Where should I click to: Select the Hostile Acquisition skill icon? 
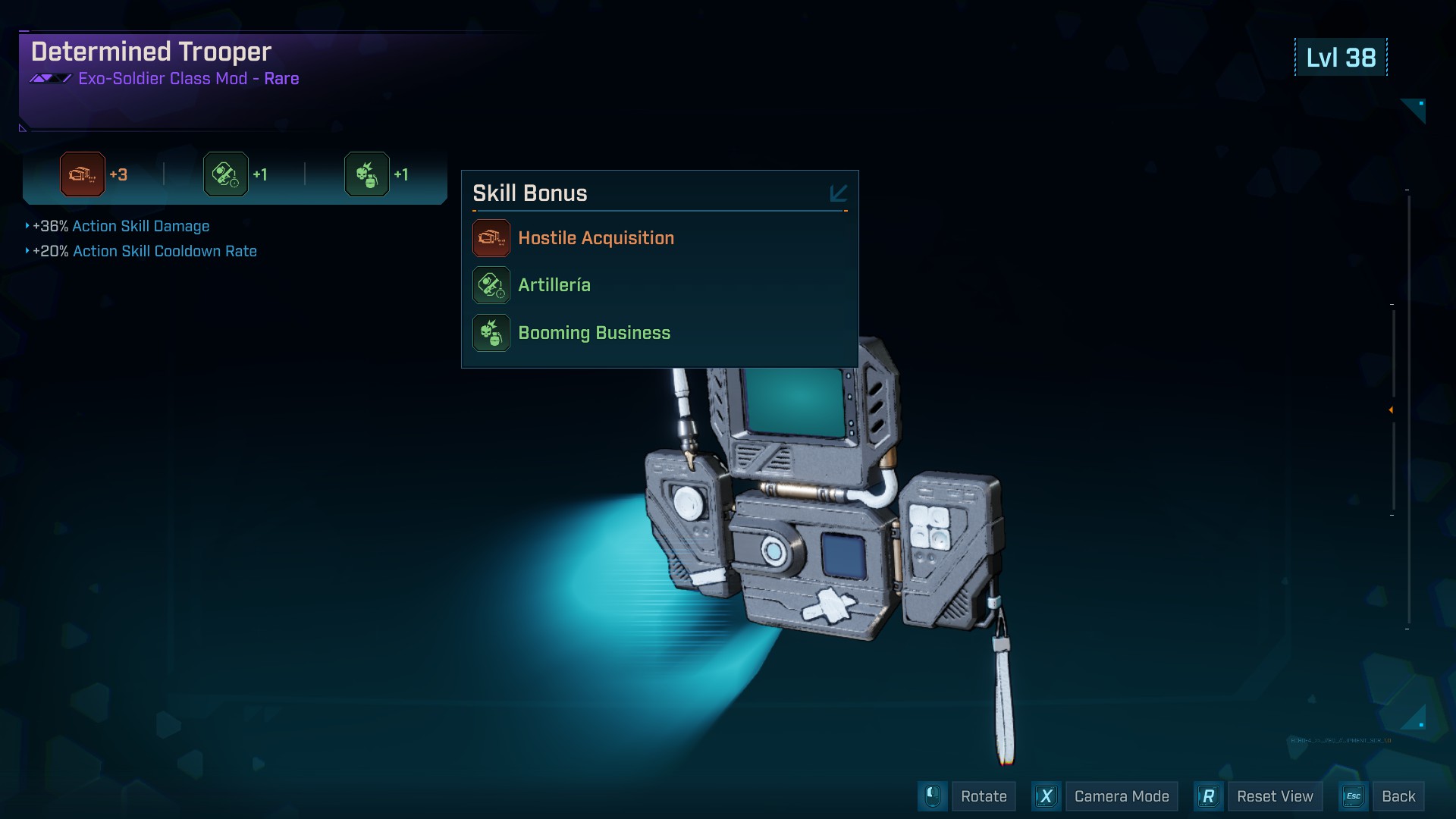click(491, 237)
